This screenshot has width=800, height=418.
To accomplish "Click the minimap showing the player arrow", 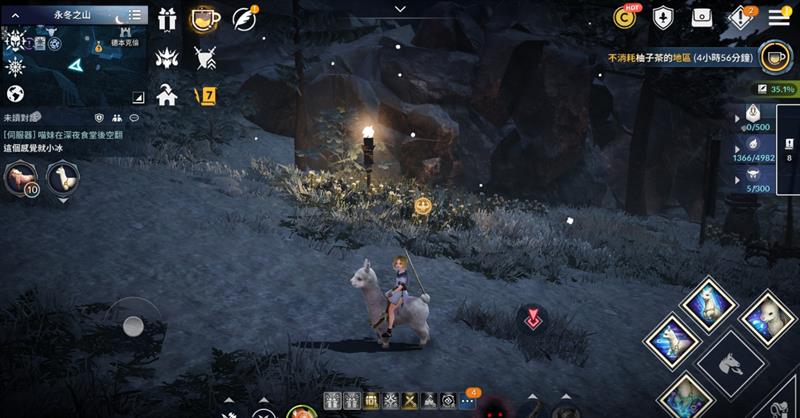I will pos(75,64).
